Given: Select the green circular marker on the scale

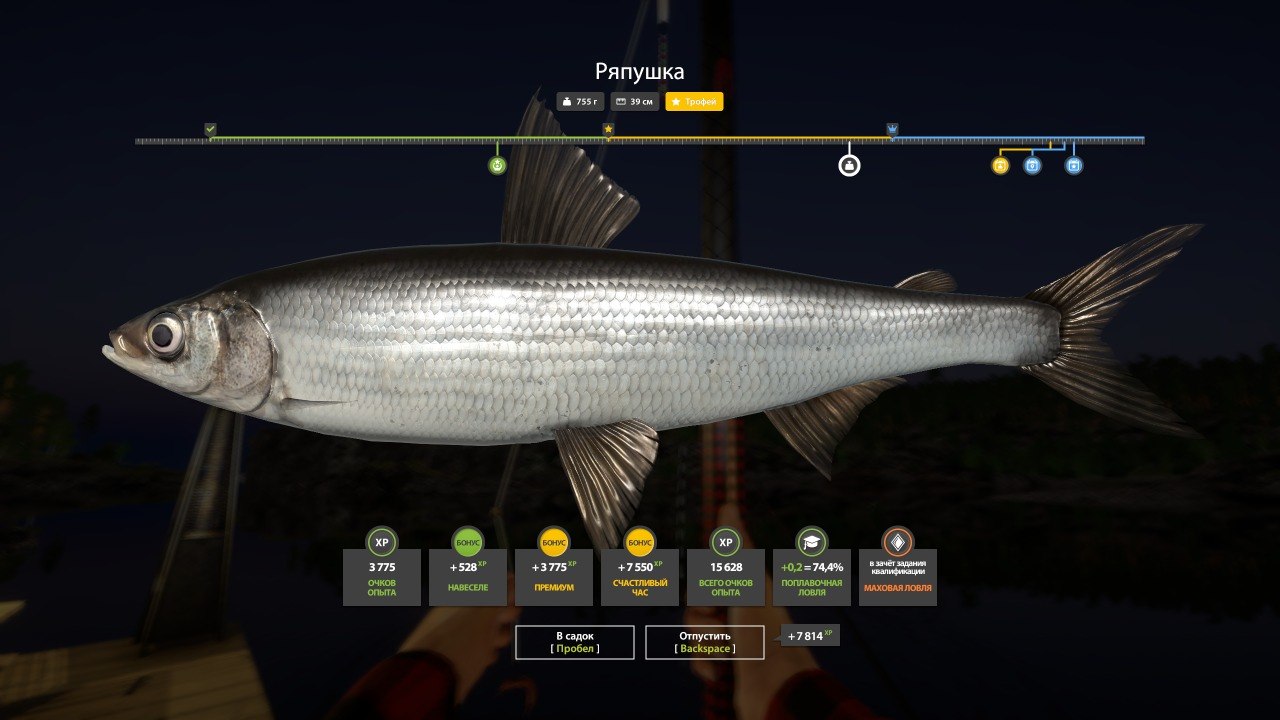Looking at the screenshot, I should pos(497,165).
